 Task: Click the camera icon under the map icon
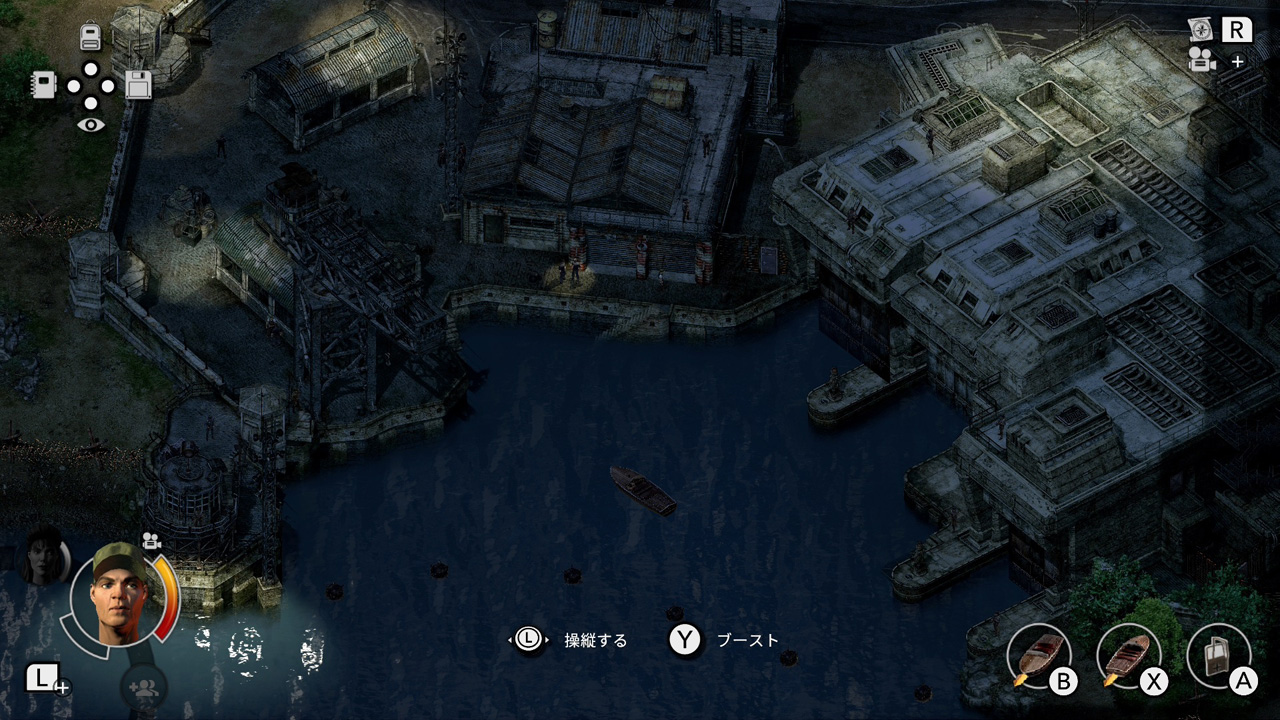coord(1202,62)
